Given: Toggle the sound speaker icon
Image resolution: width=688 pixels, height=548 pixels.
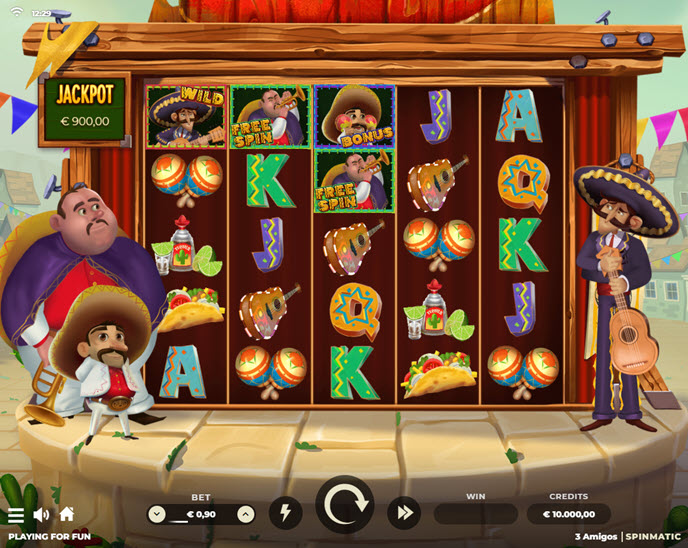Looking at the screenshot, I should coord(41,515).
